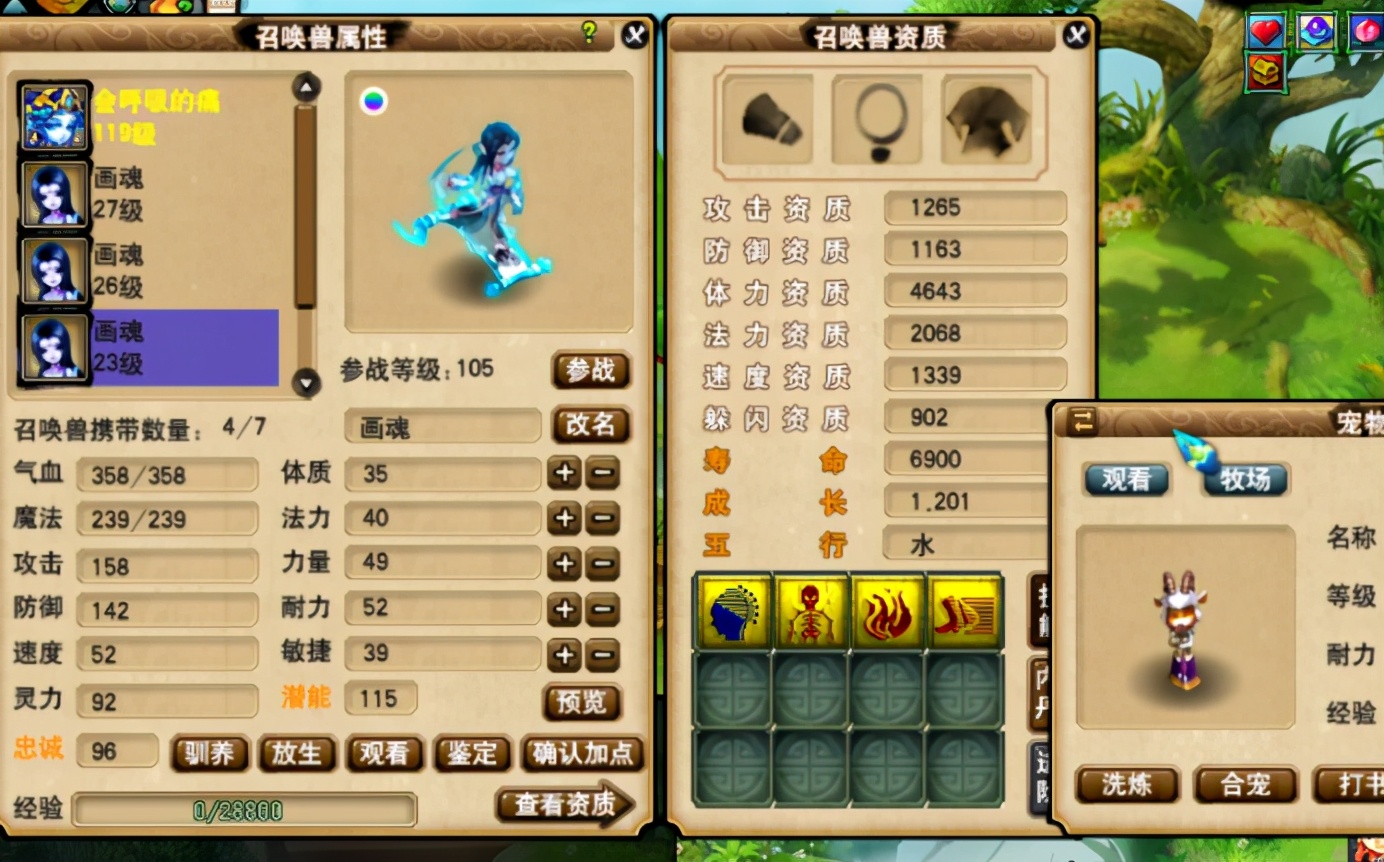Click 确认加点 to confirm attribute points
Screen dimensions: 1384x862
click(x=583, y=755)
